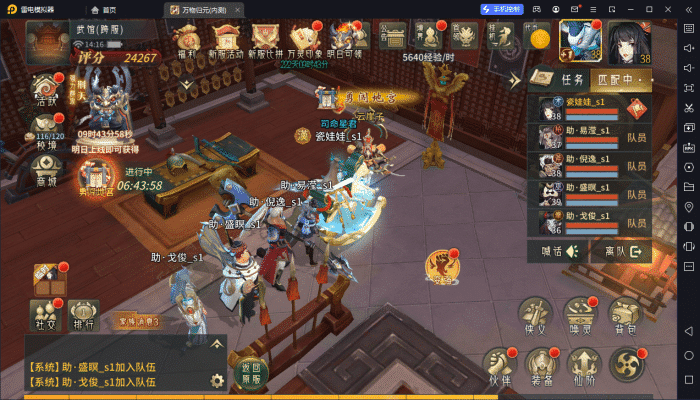
Task: Open chat settings gear icon
Action: pyautogui.click(x=216, y=380)
